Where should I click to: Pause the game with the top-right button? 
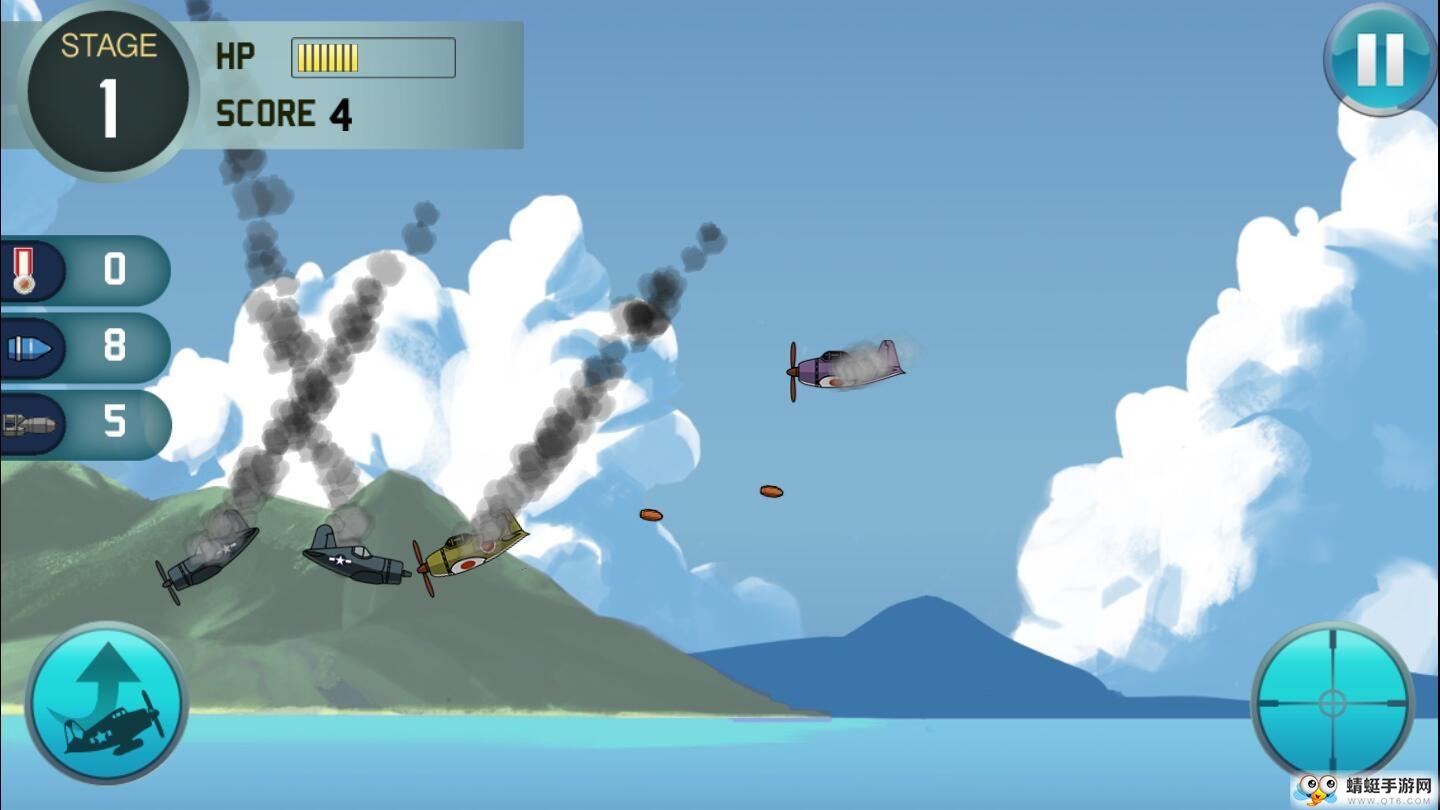pyautogui.click(x=1380, y=59)
